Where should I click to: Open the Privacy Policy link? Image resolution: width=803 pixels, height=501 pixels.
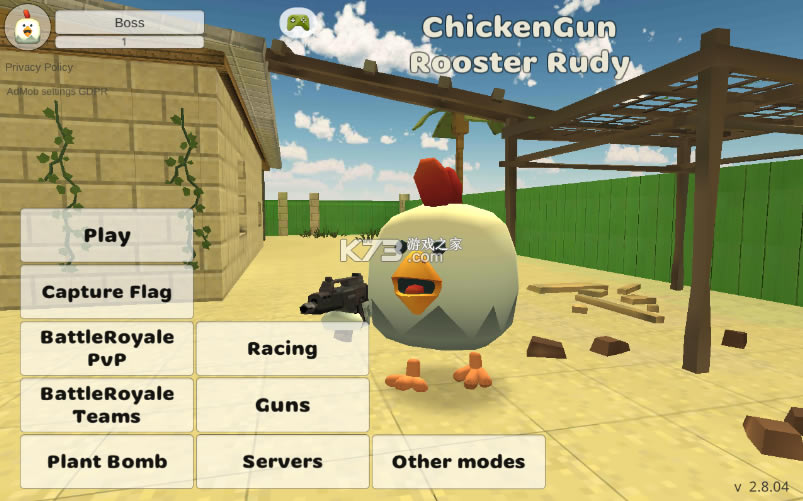click(x=39, y=67)
